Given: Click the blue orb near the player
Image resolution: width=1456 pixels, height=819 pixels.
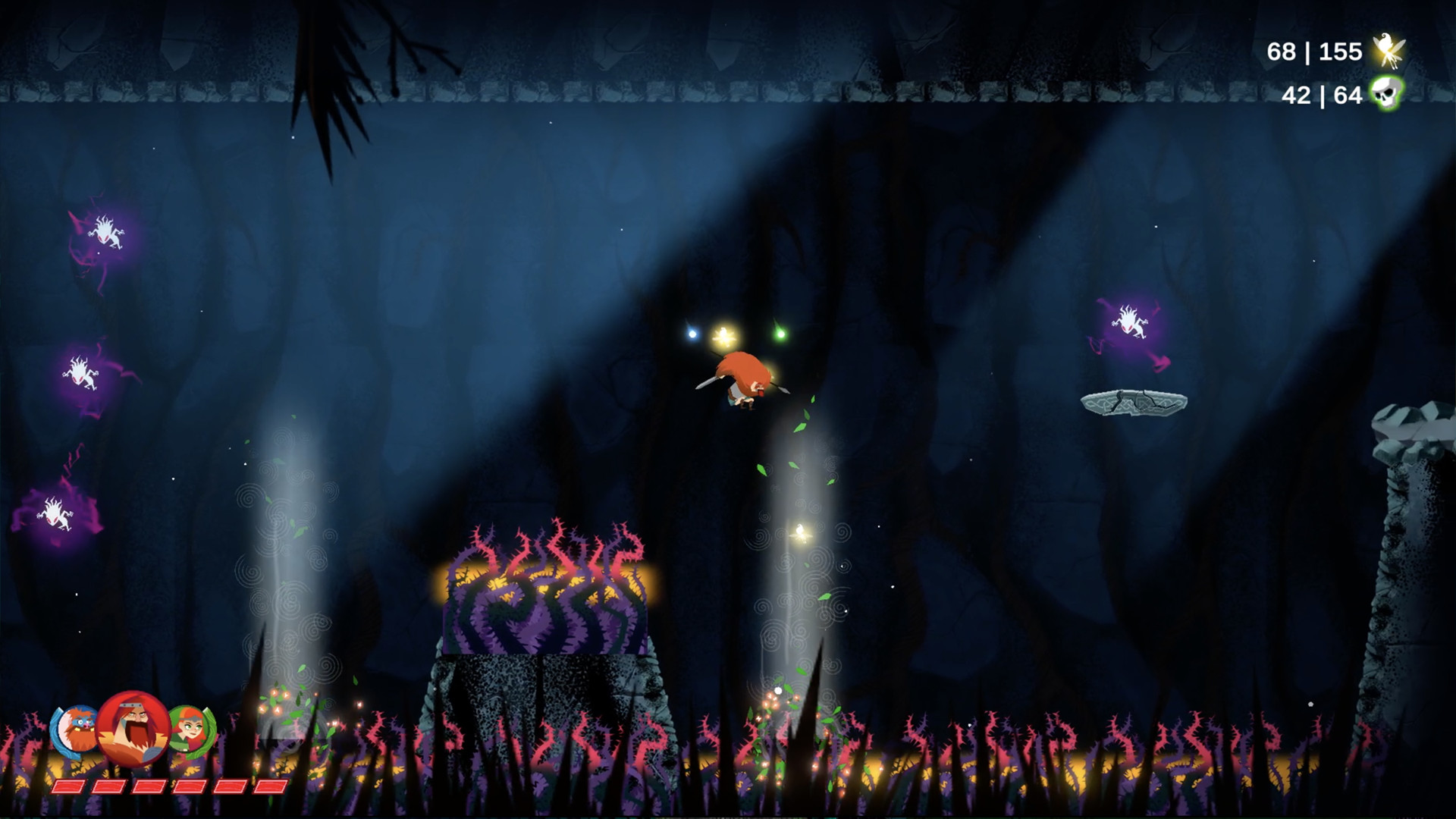Looking at the screenshot, I should point(692,334).
